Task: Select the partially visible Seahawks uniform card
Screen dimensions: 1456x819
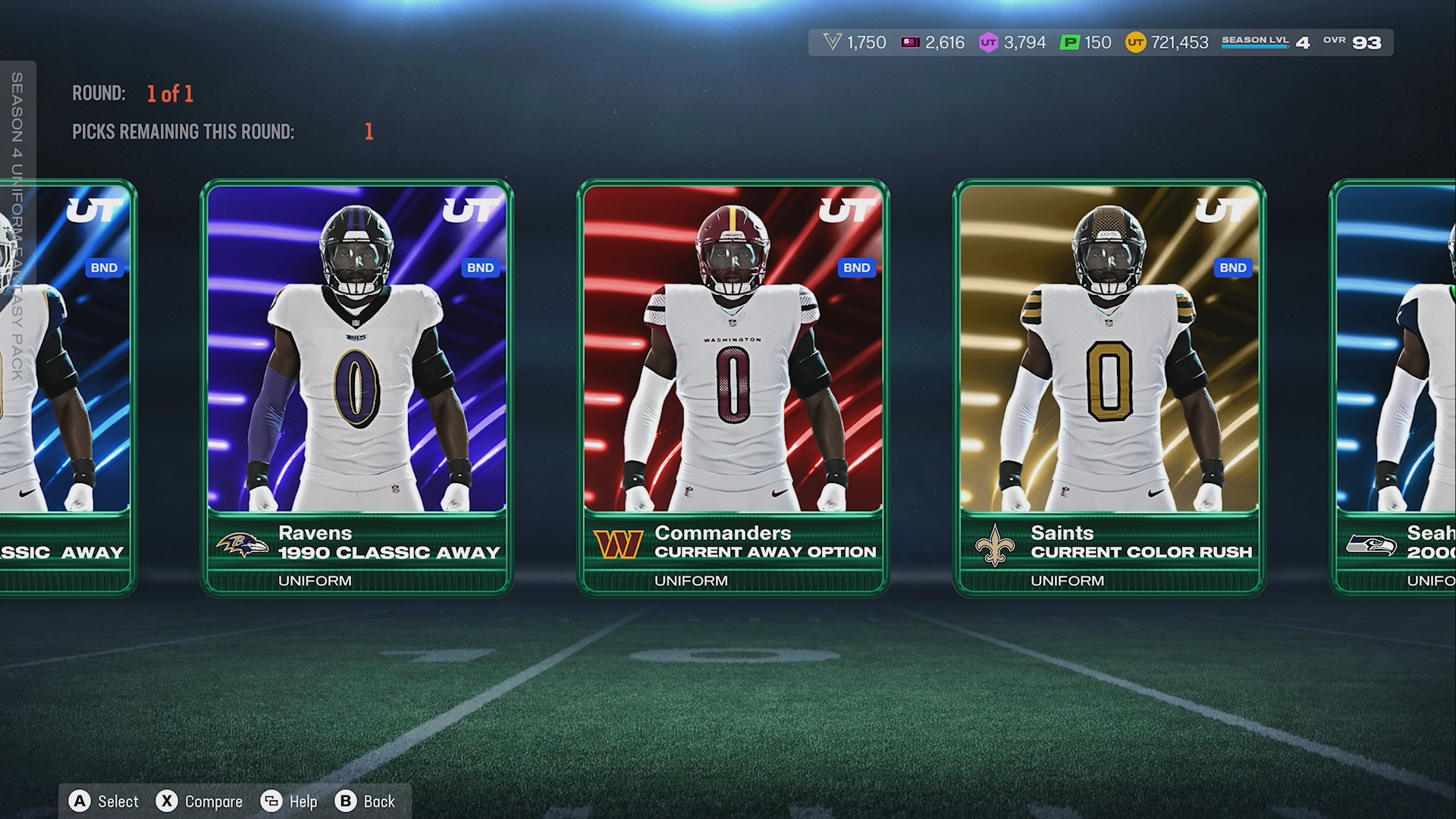Action: (x=1395, y=387)
